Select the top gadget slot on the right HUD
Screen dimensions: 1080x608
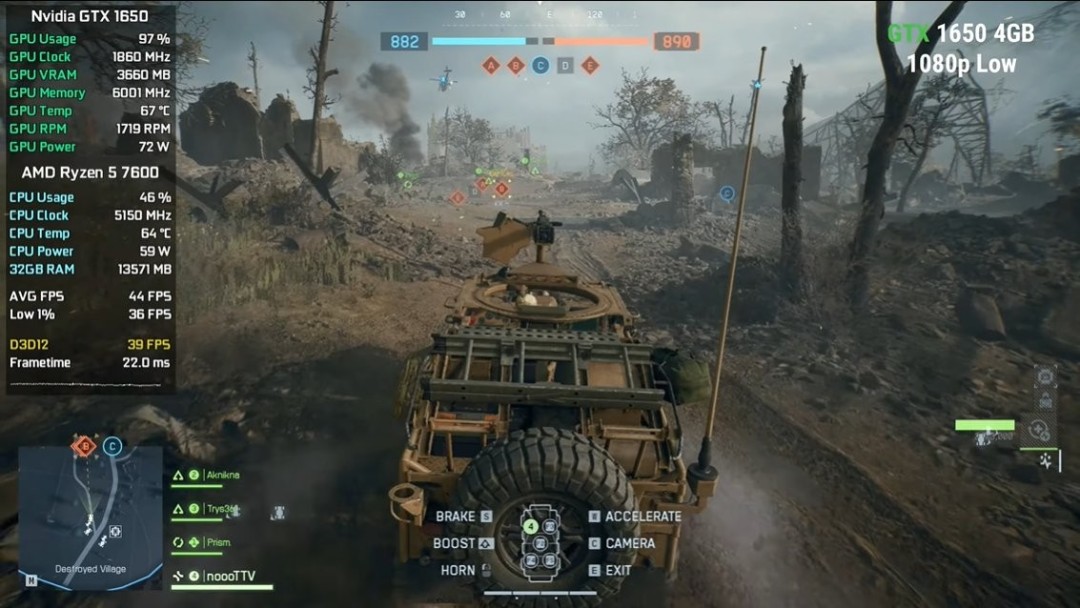coord(1045,376)
